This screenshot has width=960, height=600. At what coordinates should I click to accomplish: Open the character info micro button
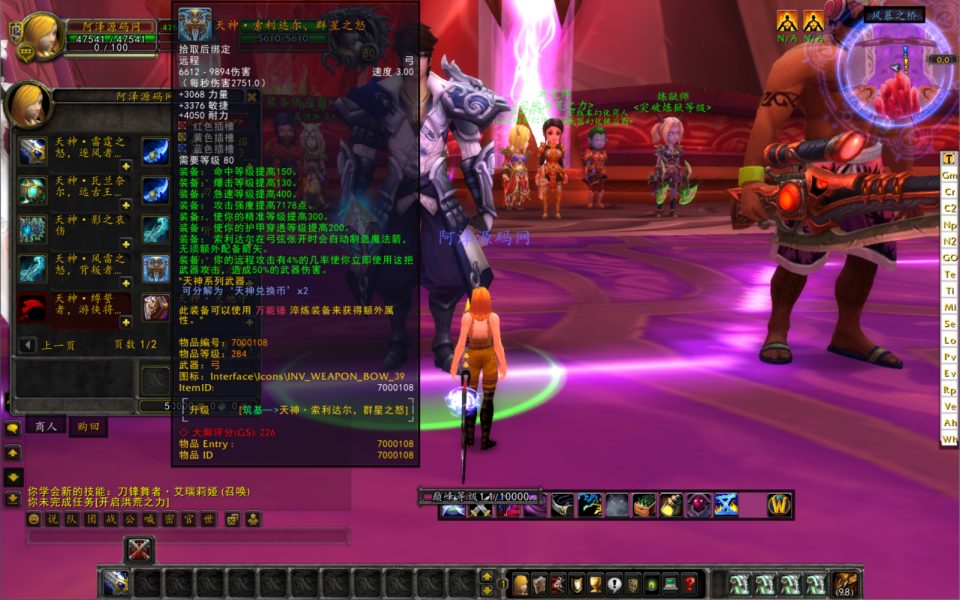click(x=521, y=584)
